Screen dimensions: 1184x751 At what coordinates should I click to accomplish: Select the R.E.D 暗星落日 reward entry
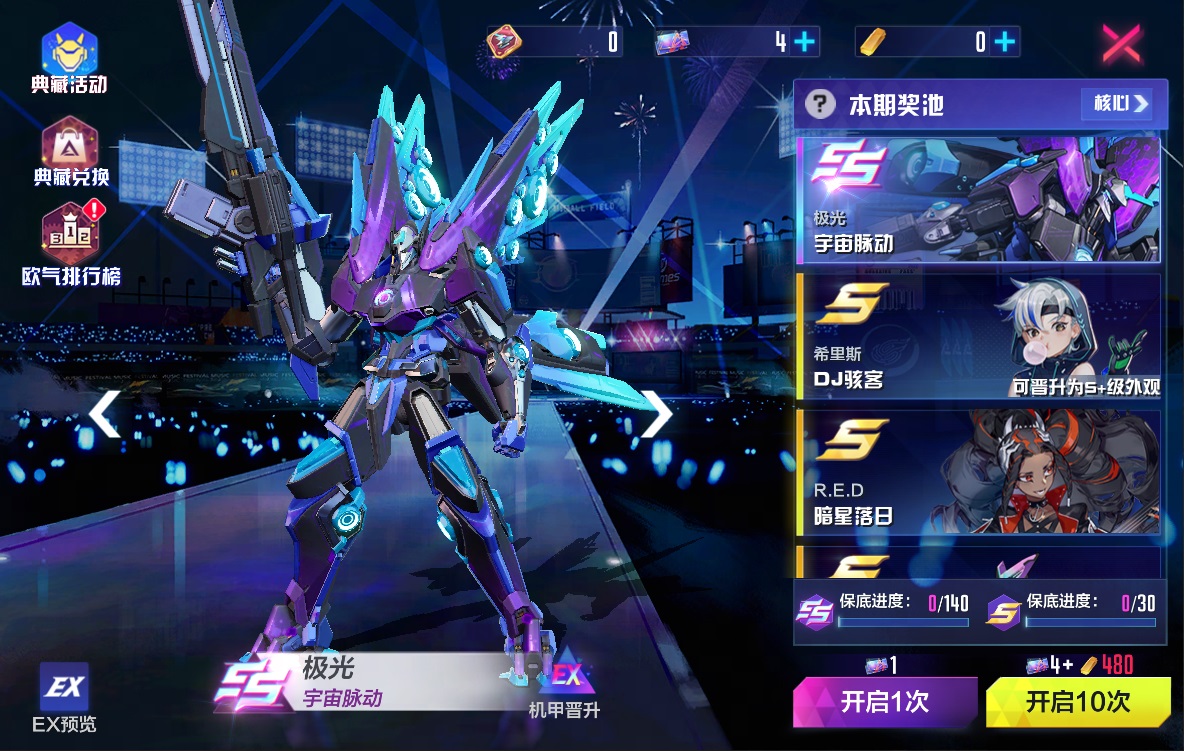pos(979,472)
